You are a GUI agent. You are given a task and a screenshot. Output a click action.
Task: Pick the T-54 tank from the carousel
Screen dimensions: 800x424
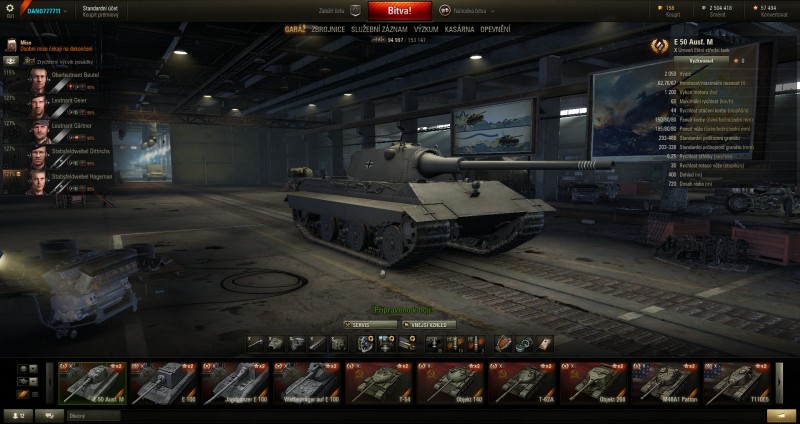click(x=379, y=383)
